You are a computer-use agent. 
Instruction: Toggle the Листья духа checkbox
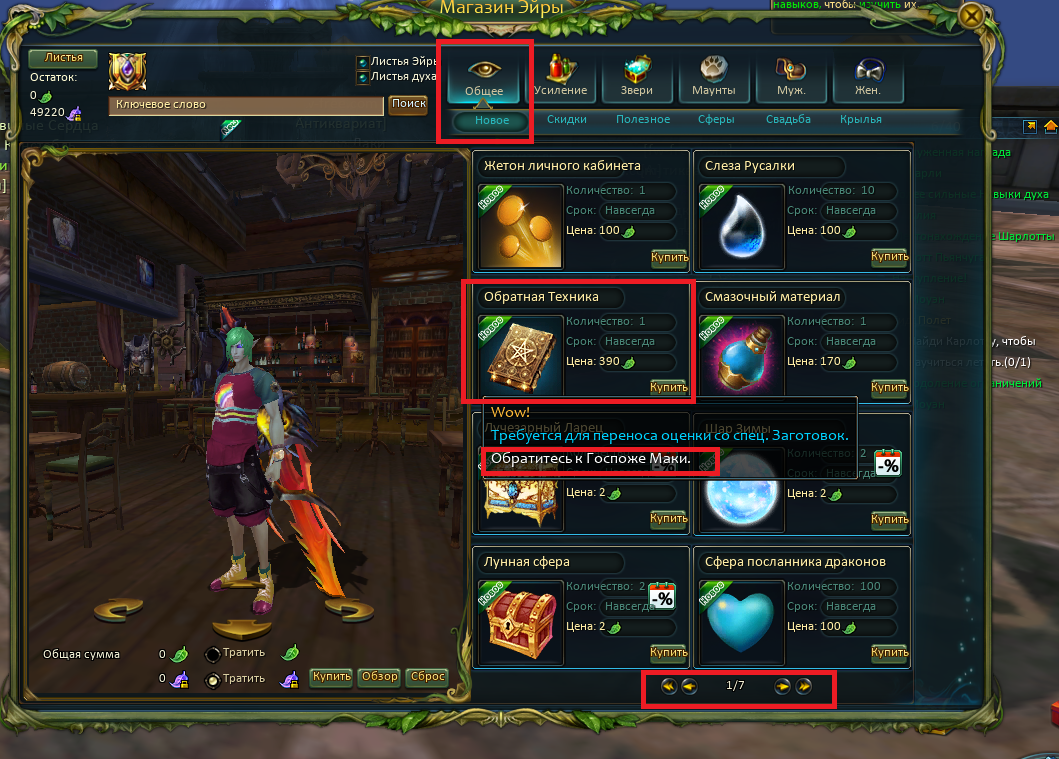click(362, 76)
